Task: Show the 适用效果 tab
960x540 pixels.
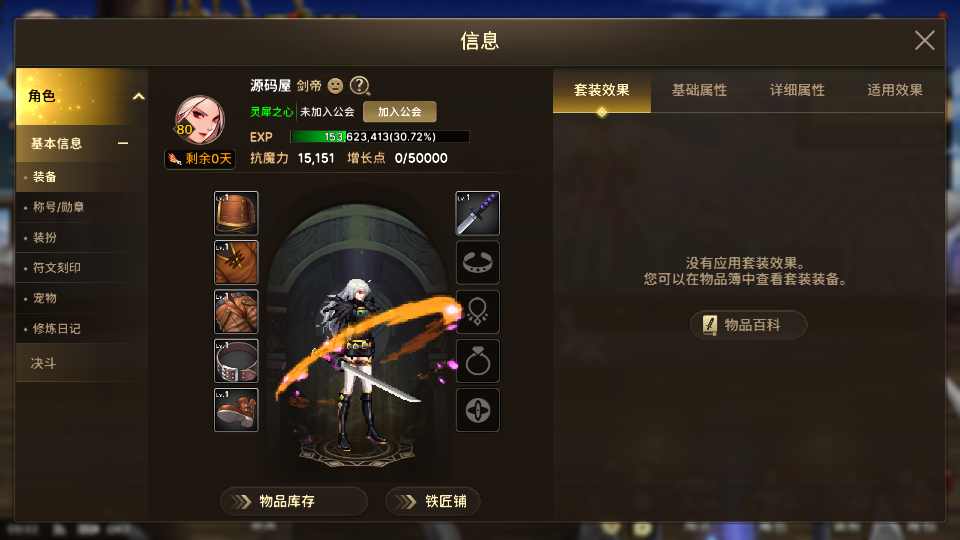Action: click(894, 90)
